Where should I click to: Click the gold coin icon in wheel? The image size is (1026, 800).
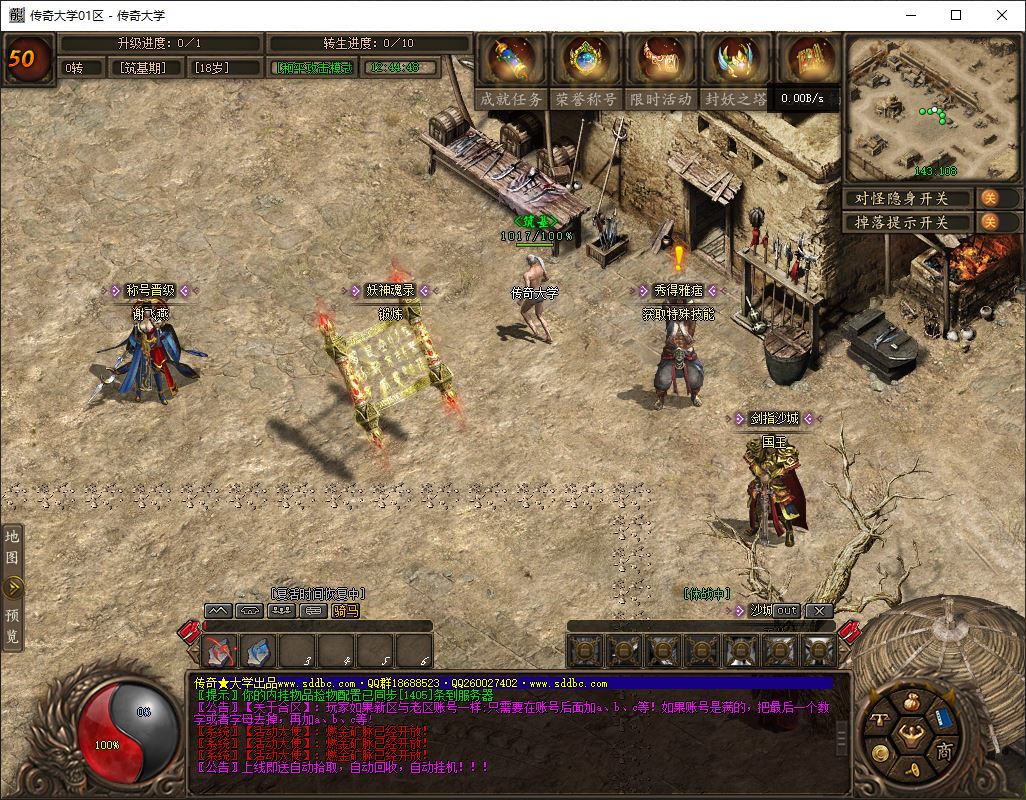(x=880, y=753)
